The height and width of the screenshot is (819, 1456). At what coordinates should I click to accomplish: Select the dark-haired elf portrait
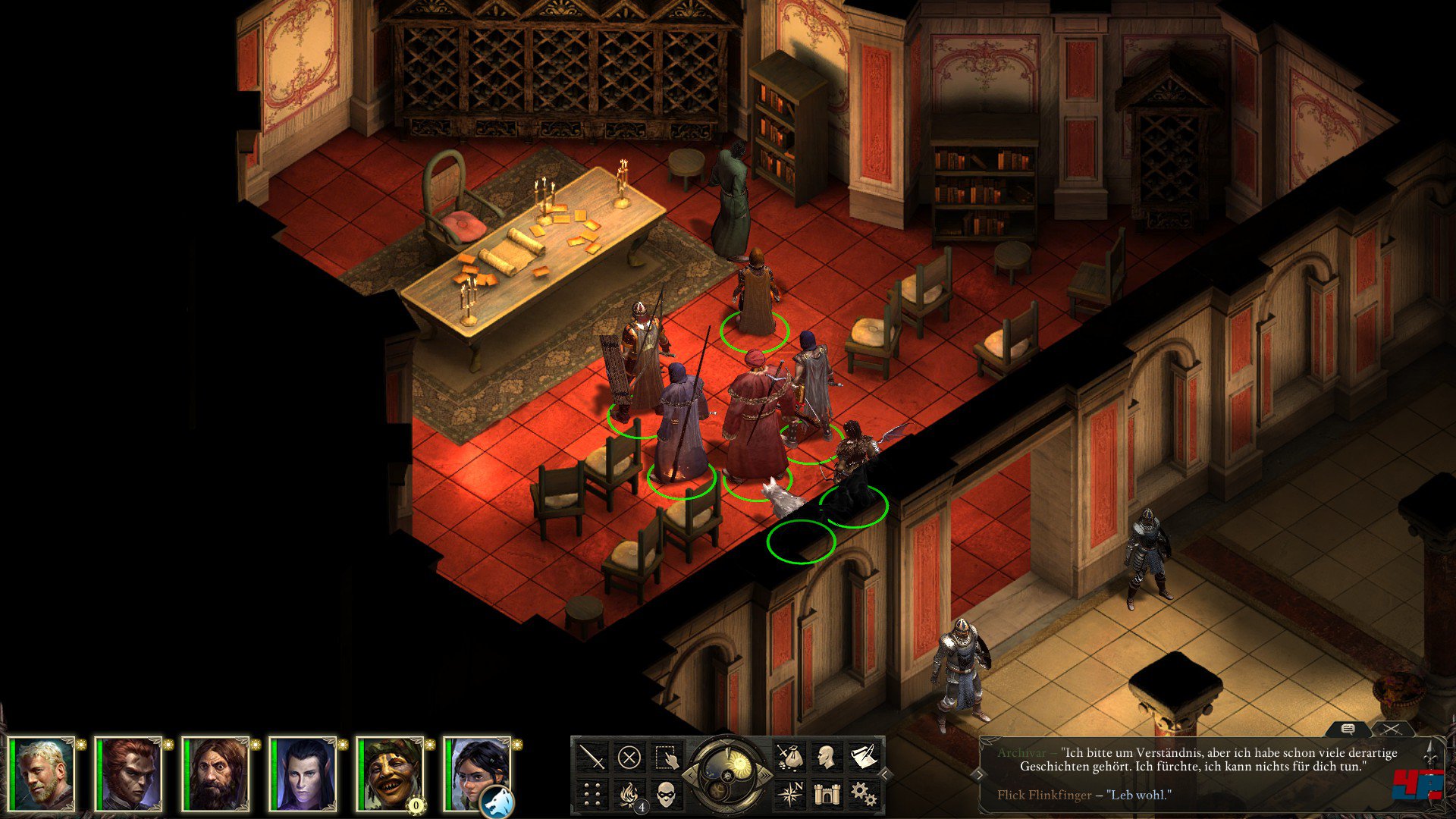pyautogui.click(x=305, y=773)
